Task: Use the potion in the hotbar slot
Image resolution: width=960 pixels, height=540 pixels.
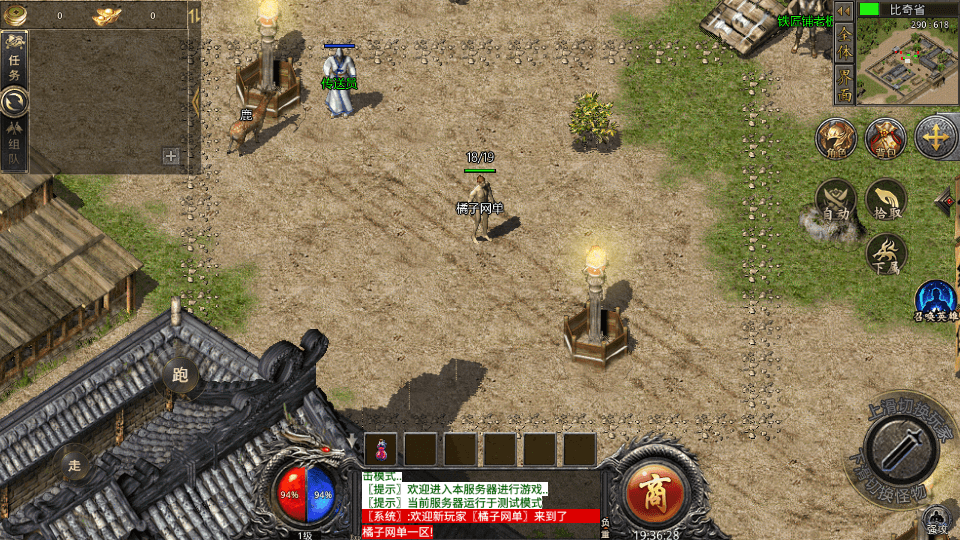Action: 385,449
